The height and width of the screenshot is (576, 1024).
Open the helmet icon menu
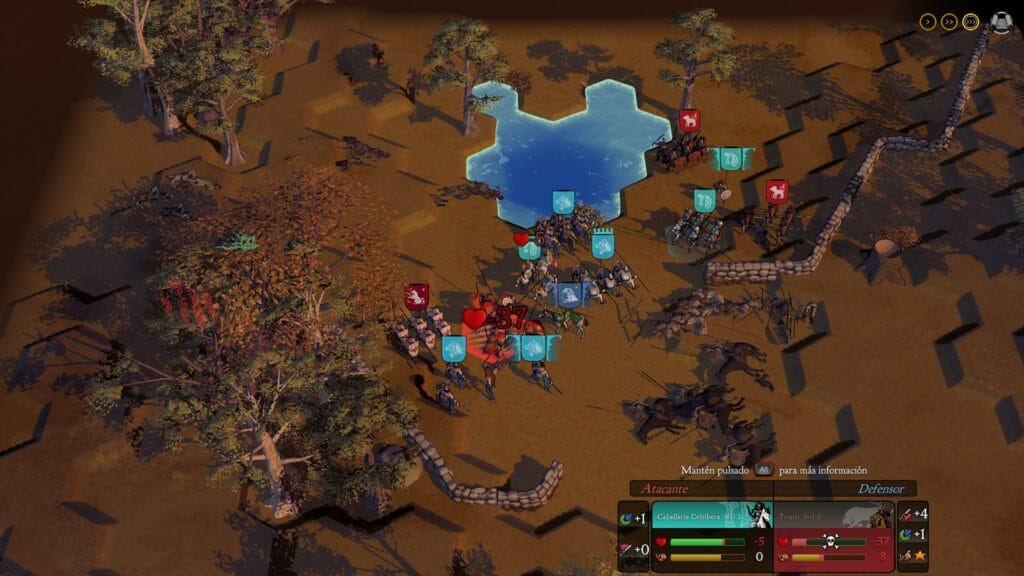point(1000,21)
